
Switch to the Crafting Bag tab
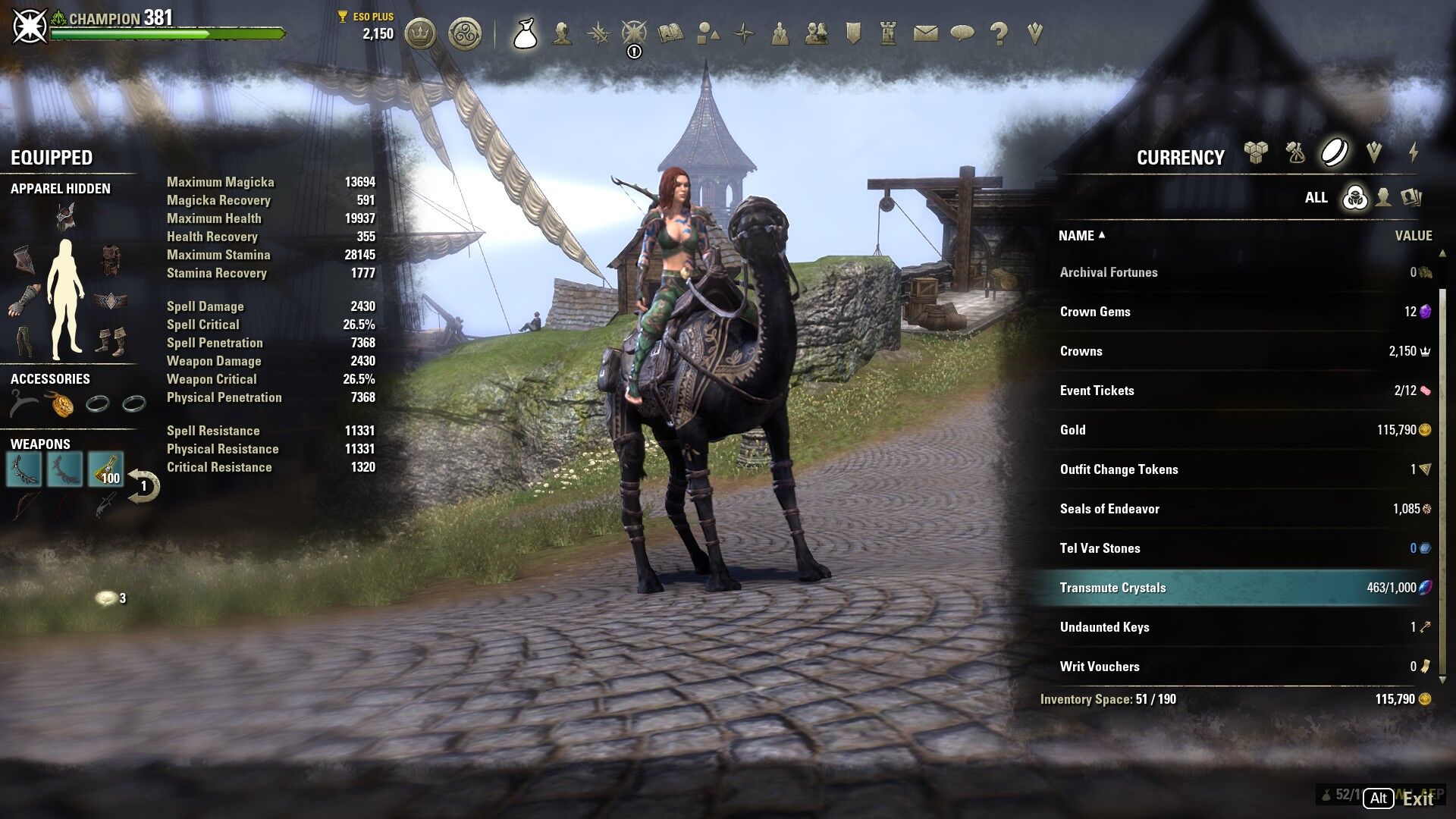pyautogui.click(x=1295, y=153)
